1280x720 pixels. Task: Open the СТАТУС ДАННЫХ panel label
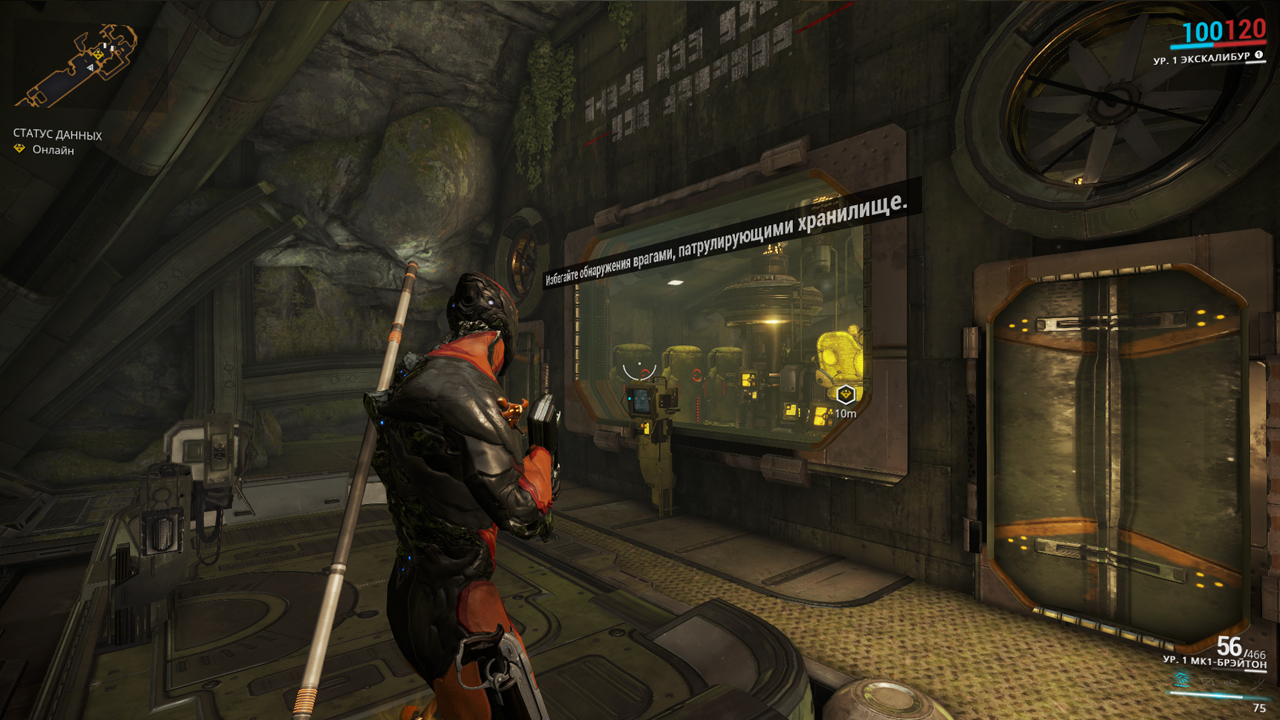pyautogui.click(x=57, y=133)
